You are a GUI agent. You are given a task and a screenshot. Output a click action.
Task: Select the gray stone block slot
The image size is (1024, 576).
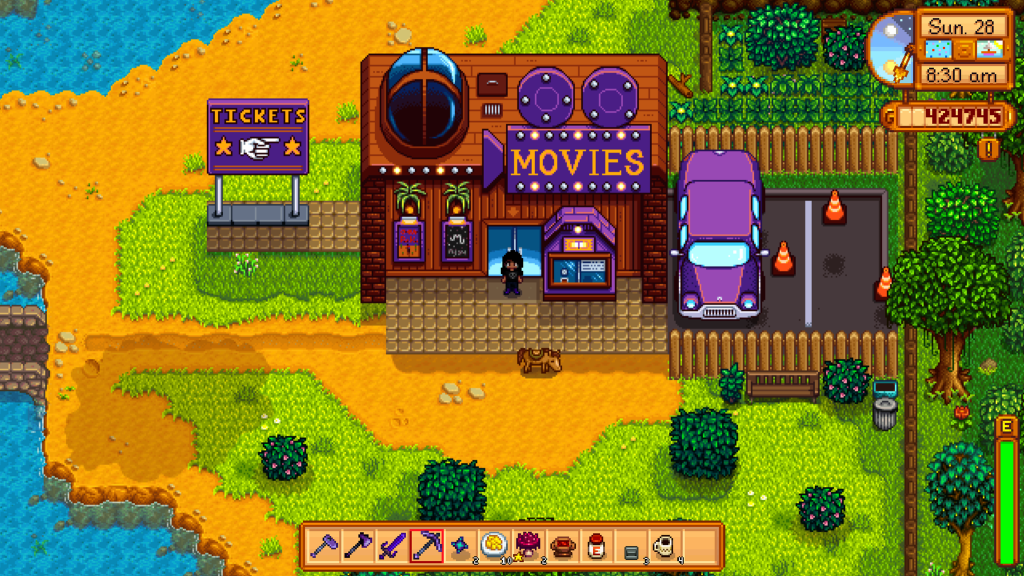click(631, 548)
